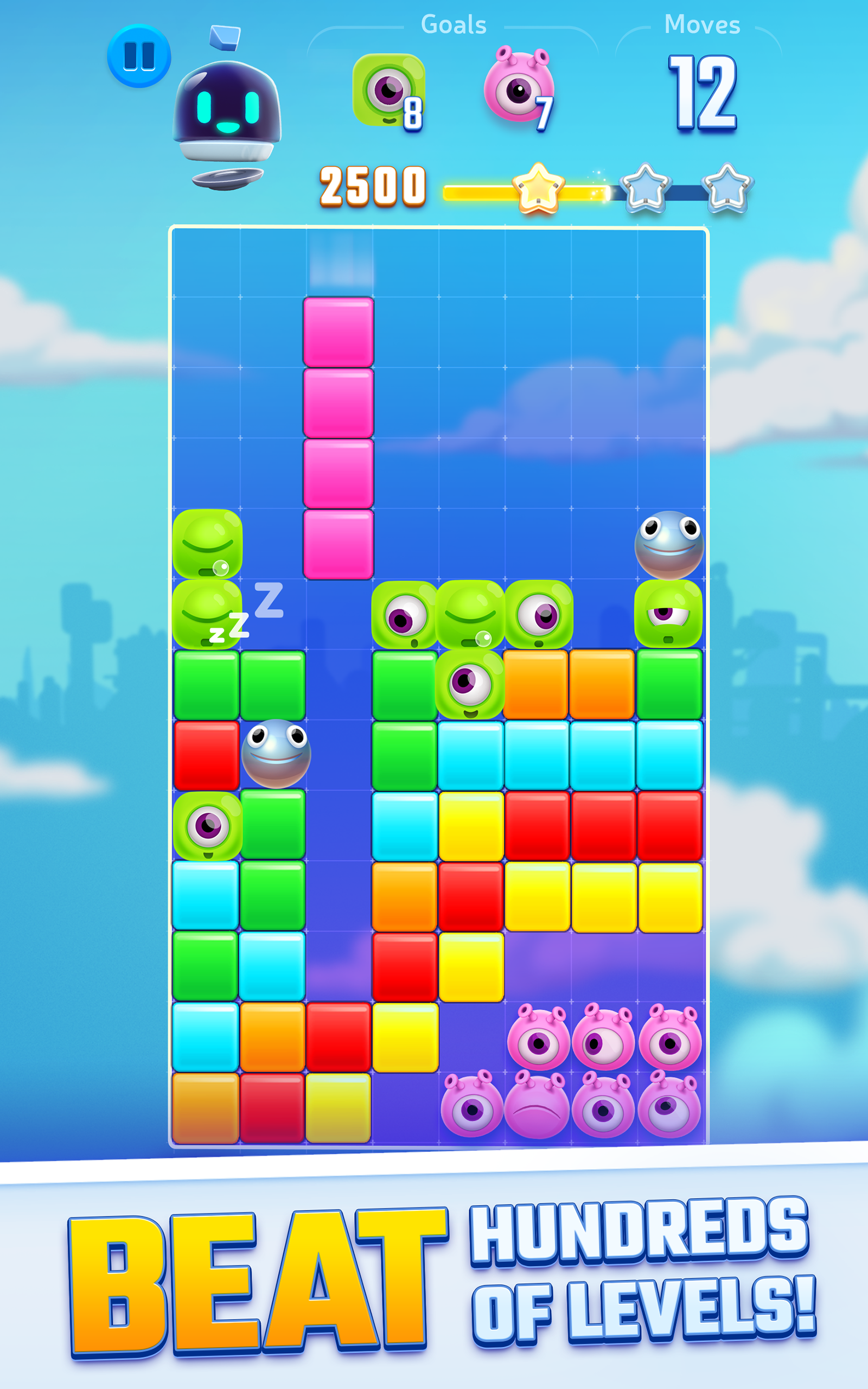Tap the moves counter showing 12

[701, 92]
